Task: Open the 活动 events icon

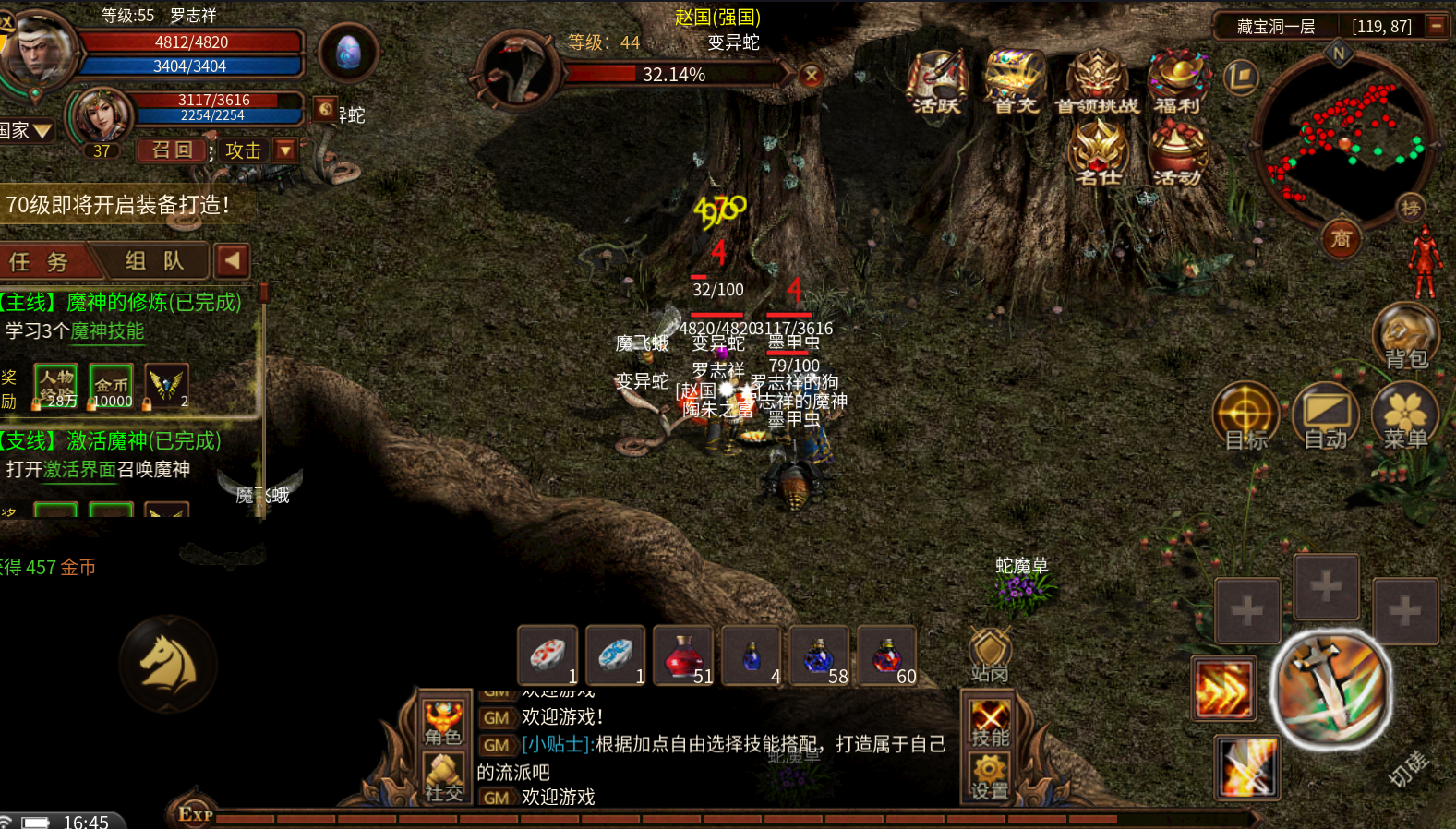Action: [1177, 154]
